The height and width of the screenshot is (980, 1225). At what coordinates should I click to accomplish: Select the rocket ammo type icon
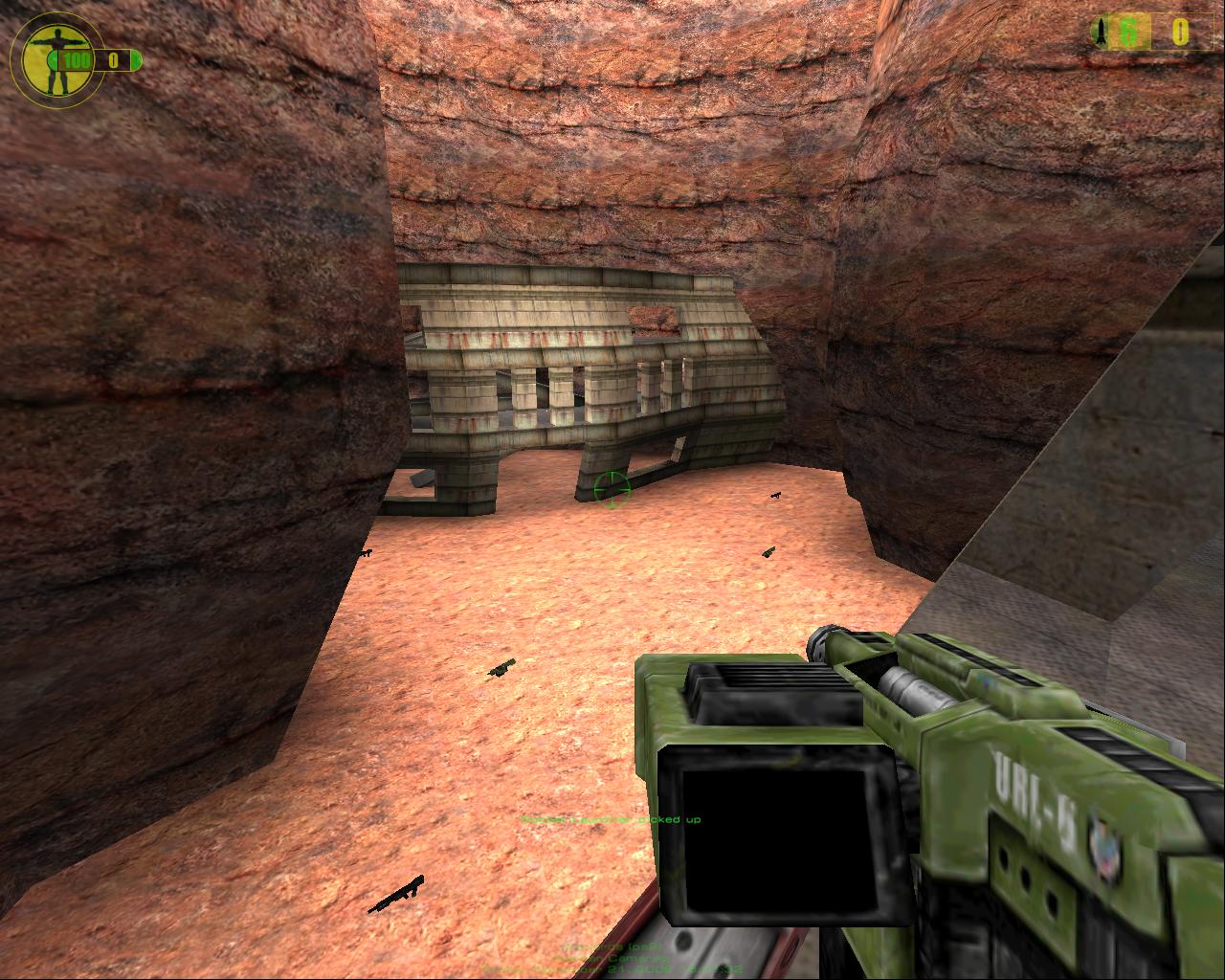[1102, 33]
